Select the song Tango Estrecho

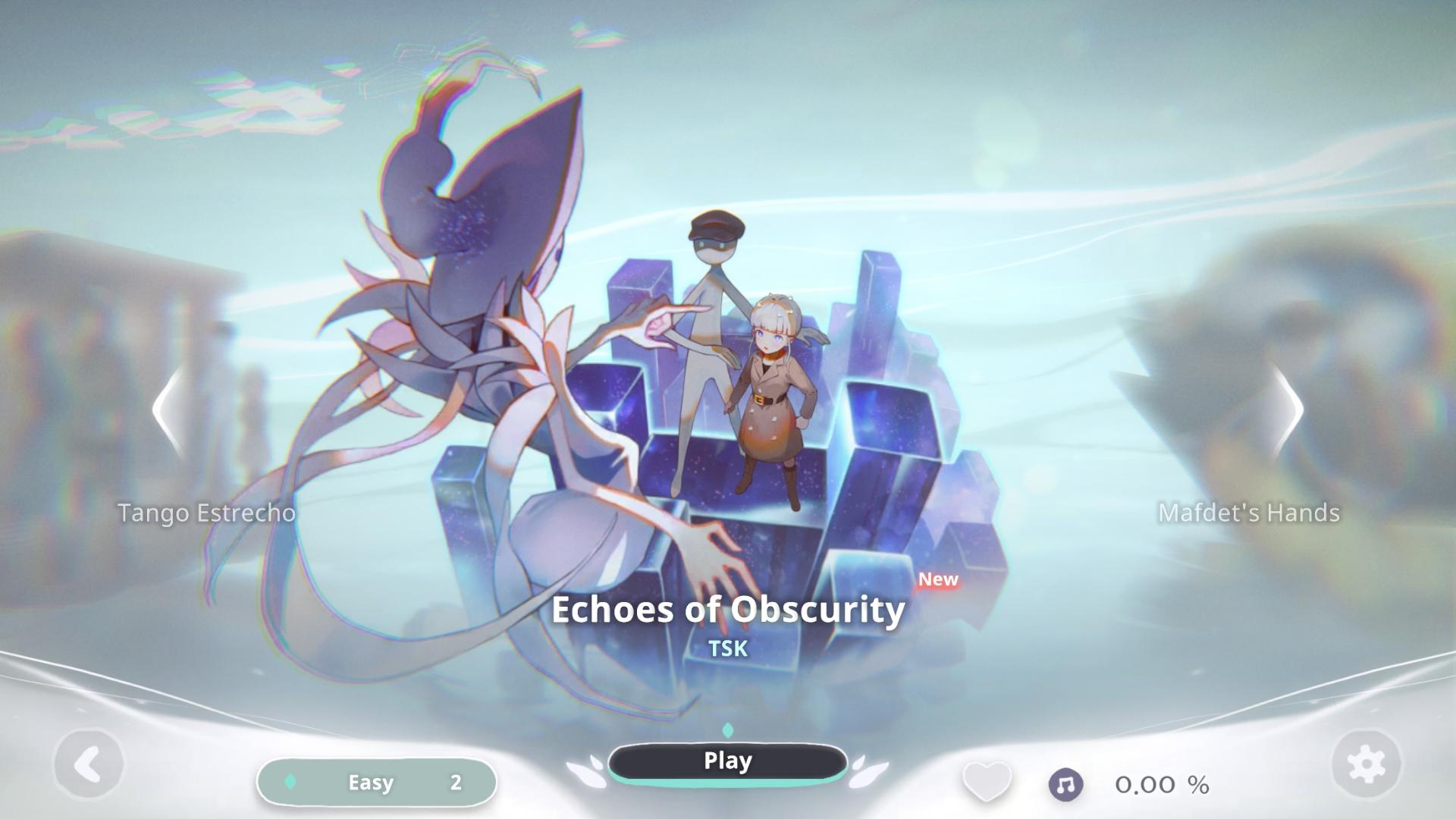coord(206,513)
